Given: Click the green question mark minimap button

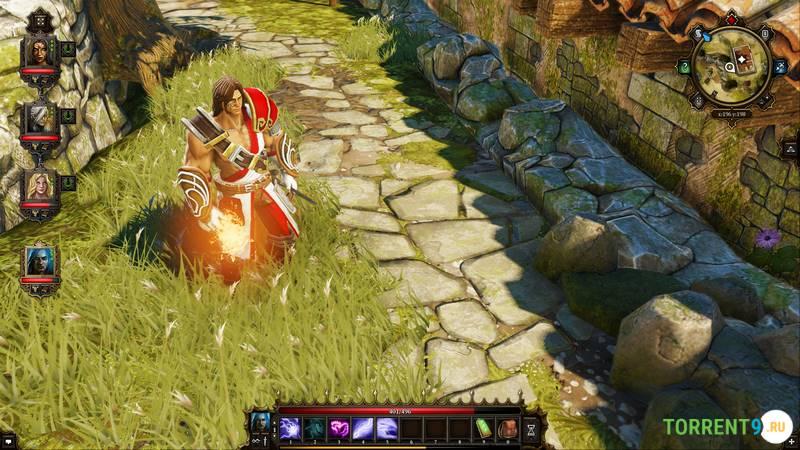Looking at the screenshot, I should (685, 67).
